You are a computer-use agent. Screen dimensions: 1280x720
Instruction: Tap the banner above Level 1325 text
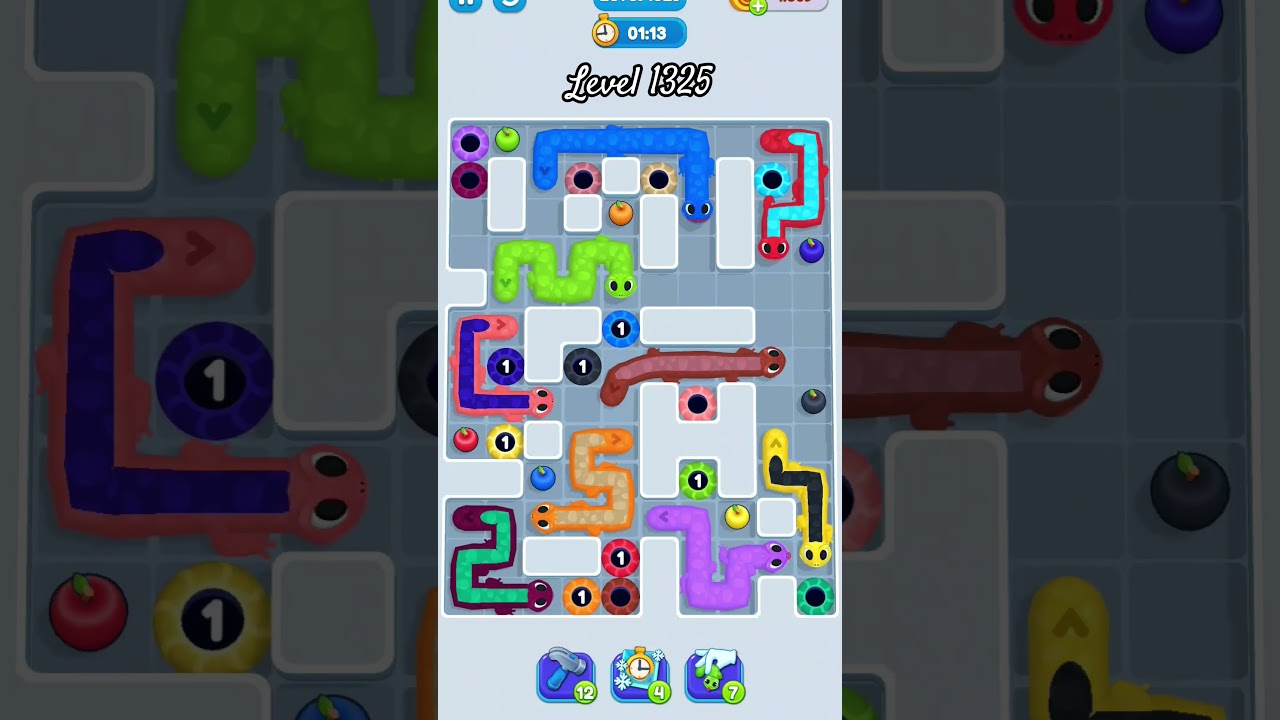tap(640, 3)
